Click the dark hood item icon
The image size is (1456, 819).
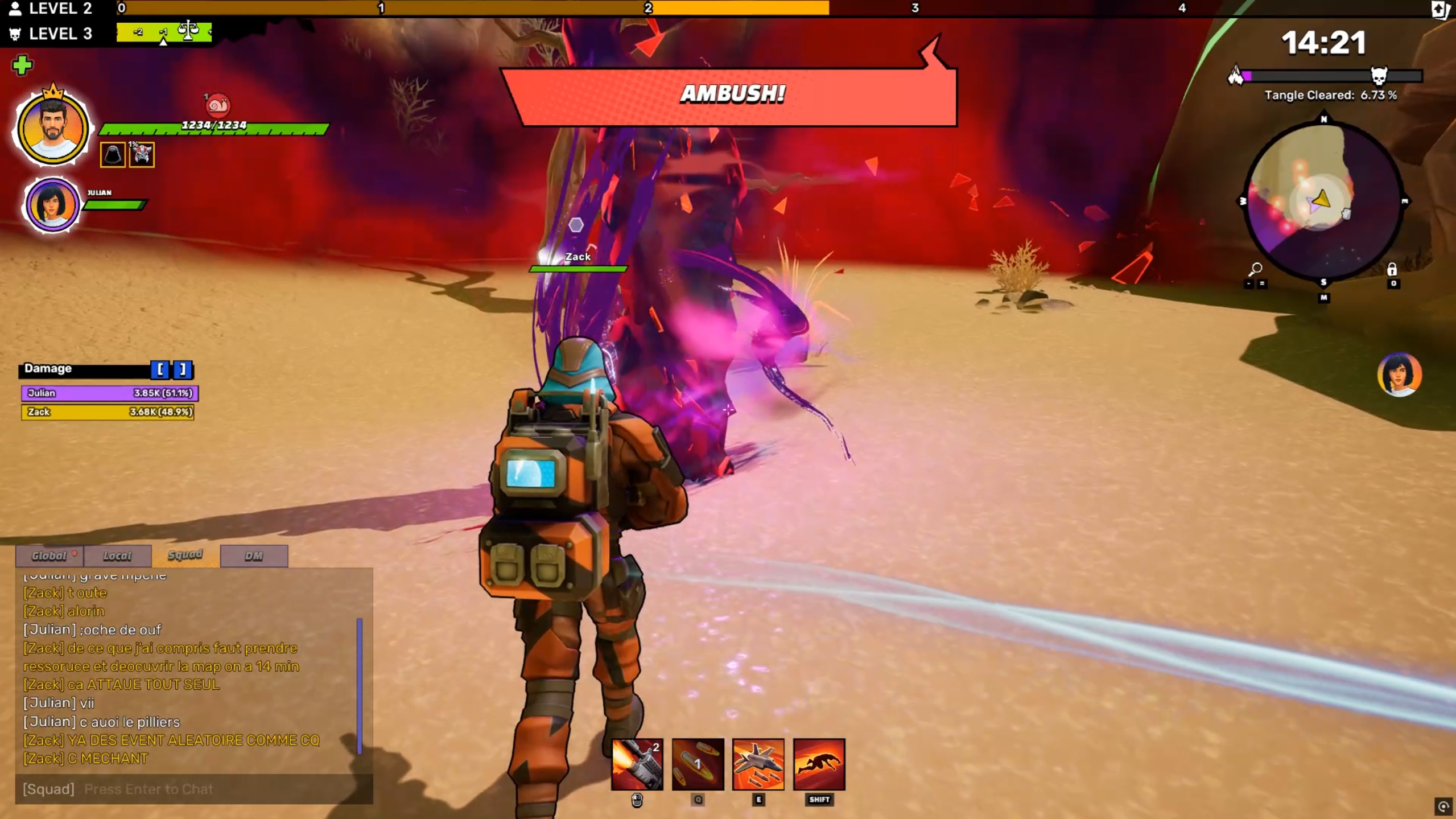[113, 155]
